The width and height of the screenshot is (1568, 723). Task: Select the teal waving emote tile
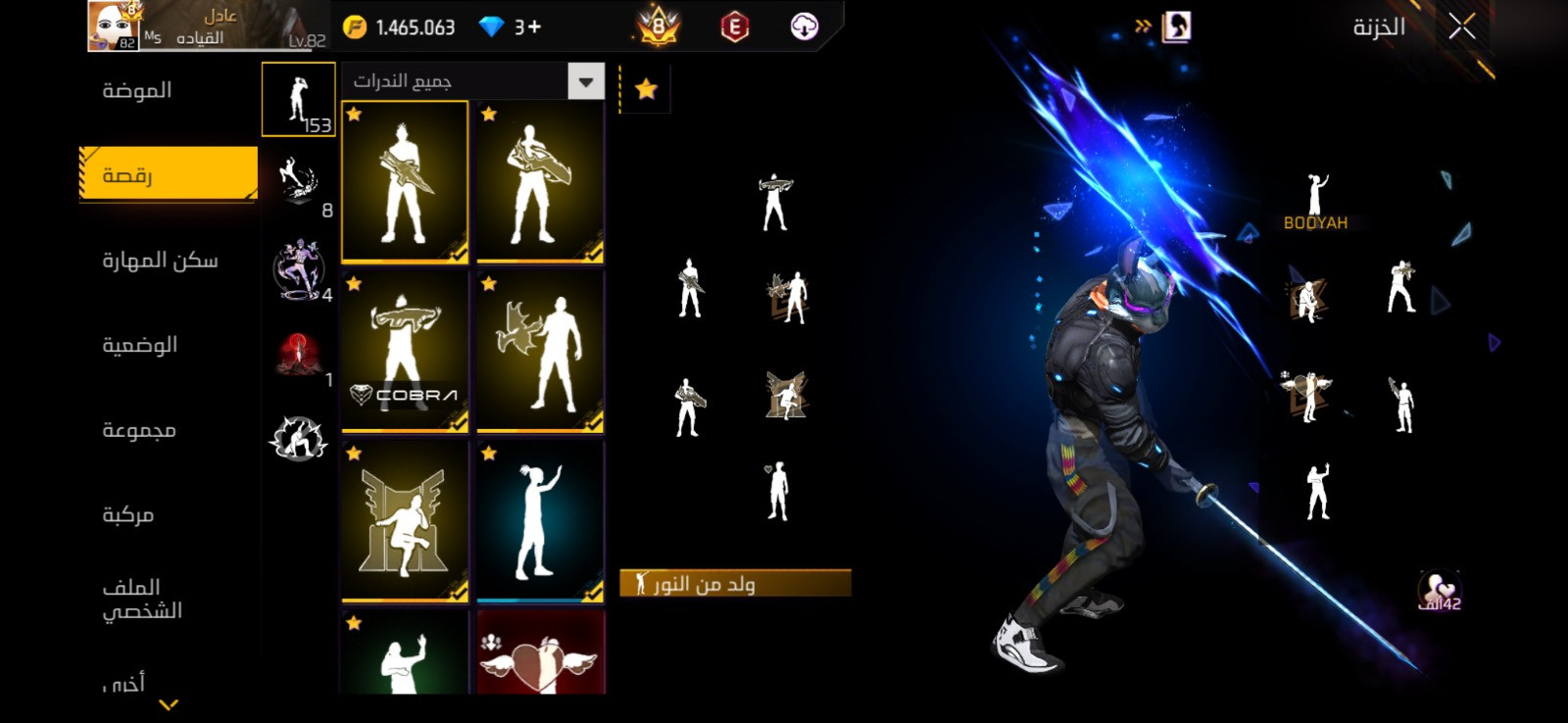540,520
